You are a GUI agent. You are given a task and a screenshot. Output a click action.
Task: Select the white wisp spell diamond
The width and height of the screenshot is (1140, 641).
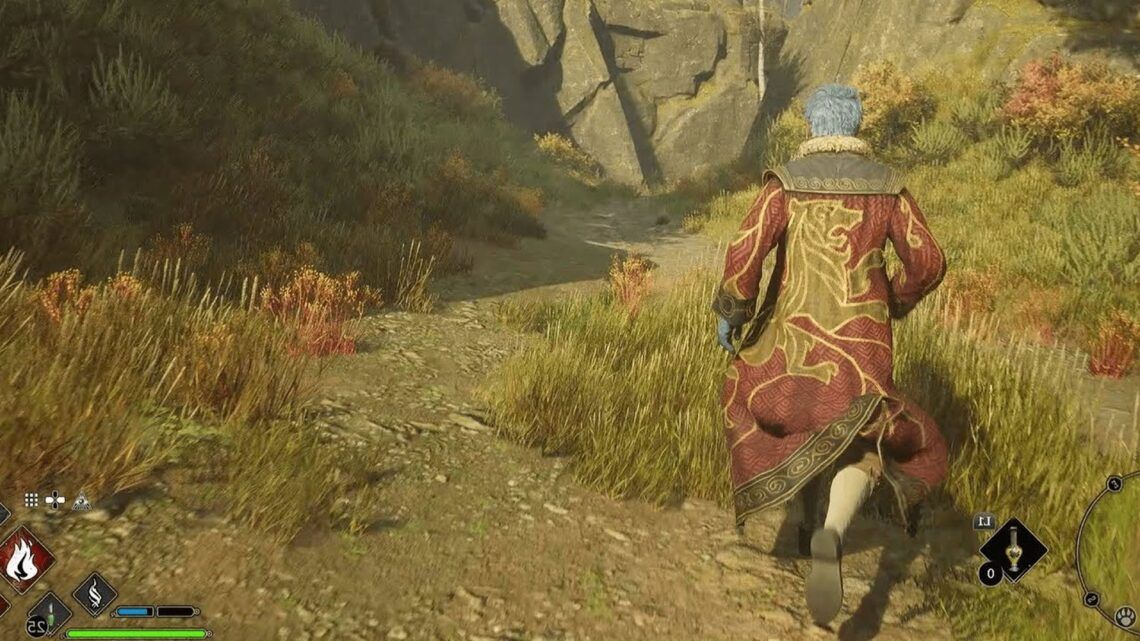point(95,594)
